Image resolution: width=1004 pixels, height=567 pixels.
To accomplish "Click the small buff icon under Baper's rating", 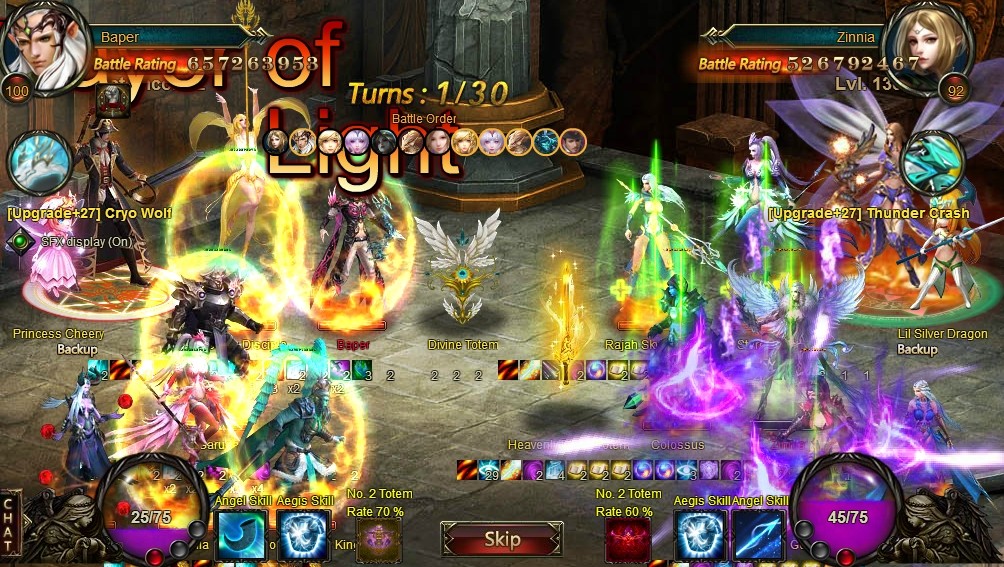I will pyautogui.click(x=112, y=99).
